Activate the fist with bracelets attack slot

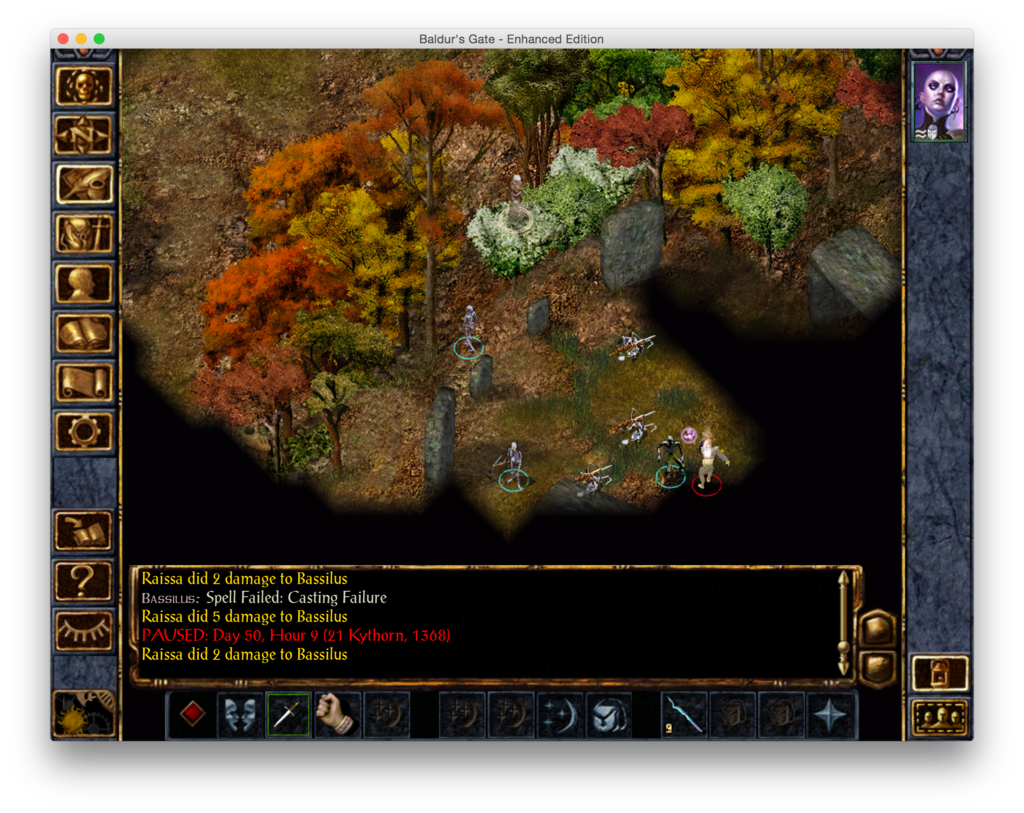[x=337, y=715]
